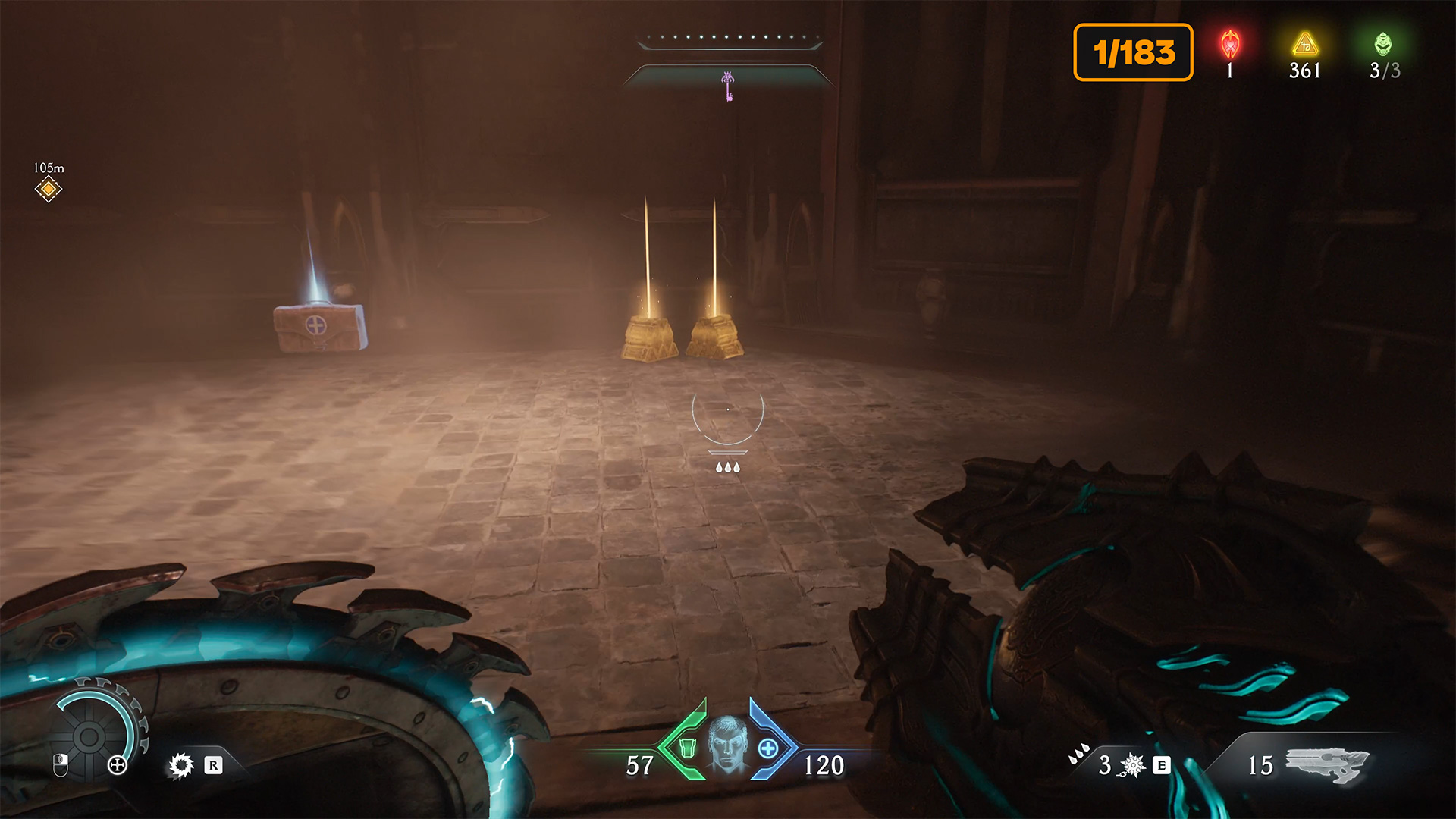Screen dimensions: 1456x819
Task: Click the Slayer face portrait
Action: 728,745
